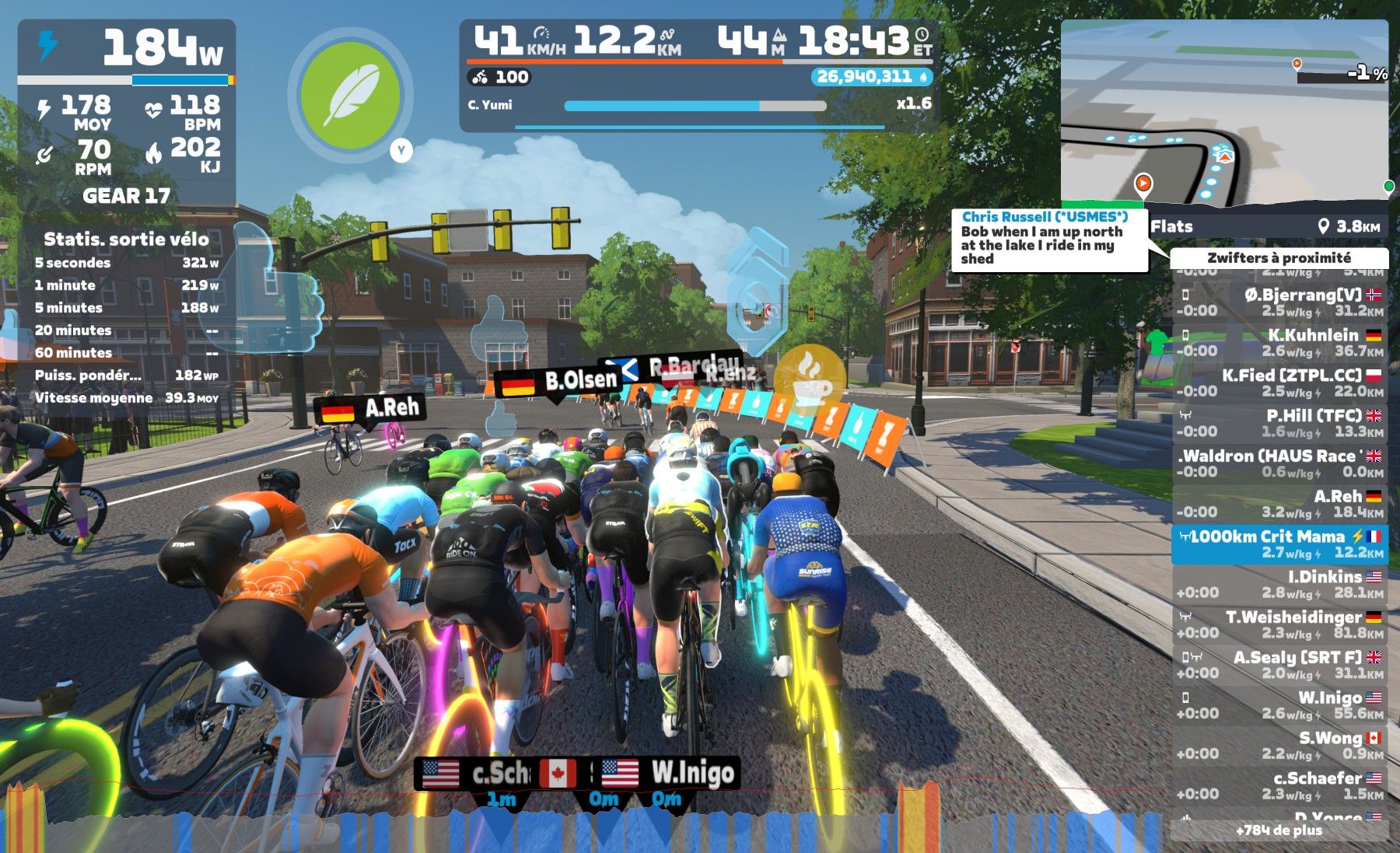Click the C. Yumi pace partner bar
This screenshot has width=1400, height=853.
[x=695, y=106]
